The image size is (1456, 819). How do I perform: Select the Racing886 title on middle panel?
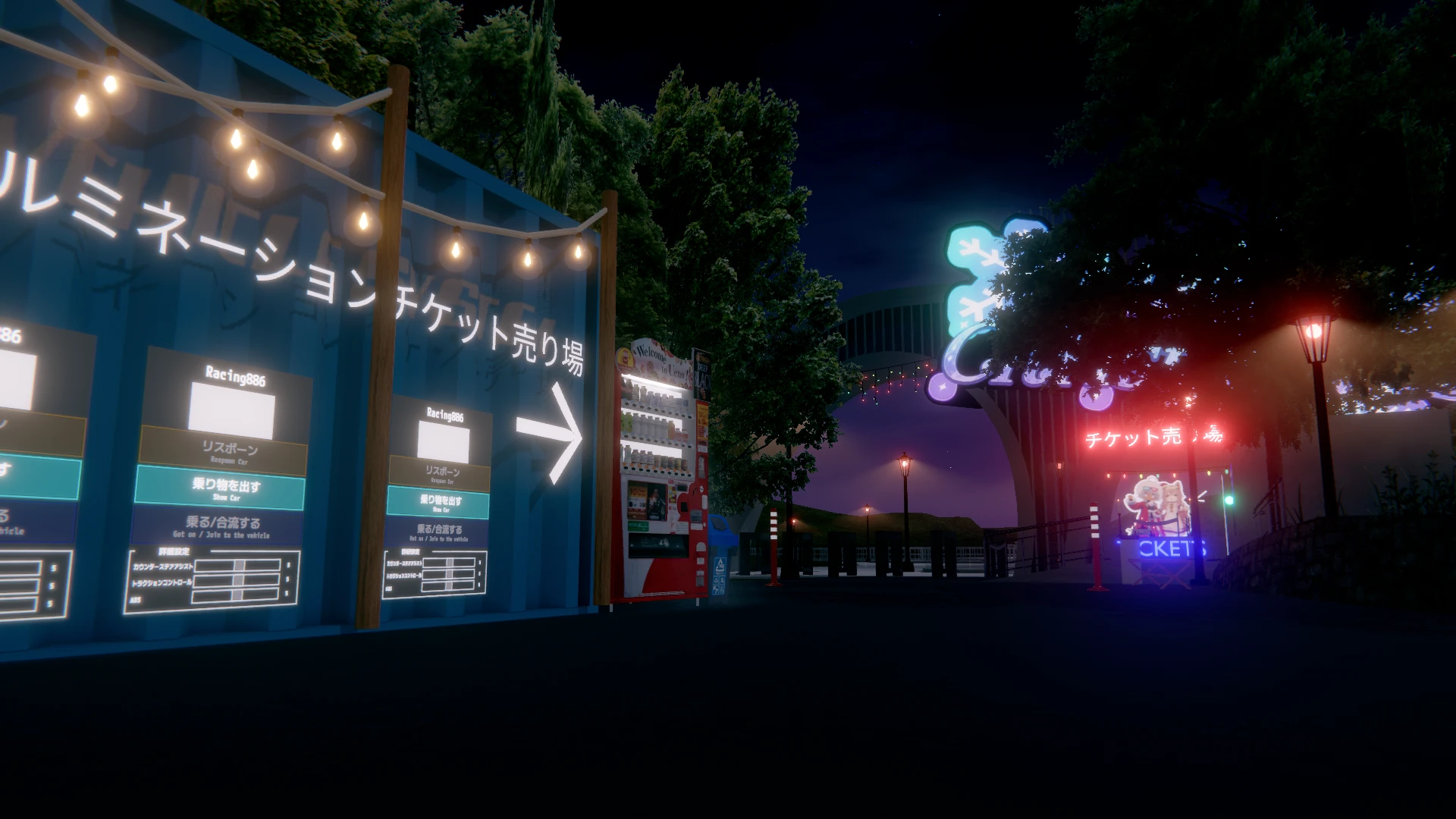click(x=234, y=372)
